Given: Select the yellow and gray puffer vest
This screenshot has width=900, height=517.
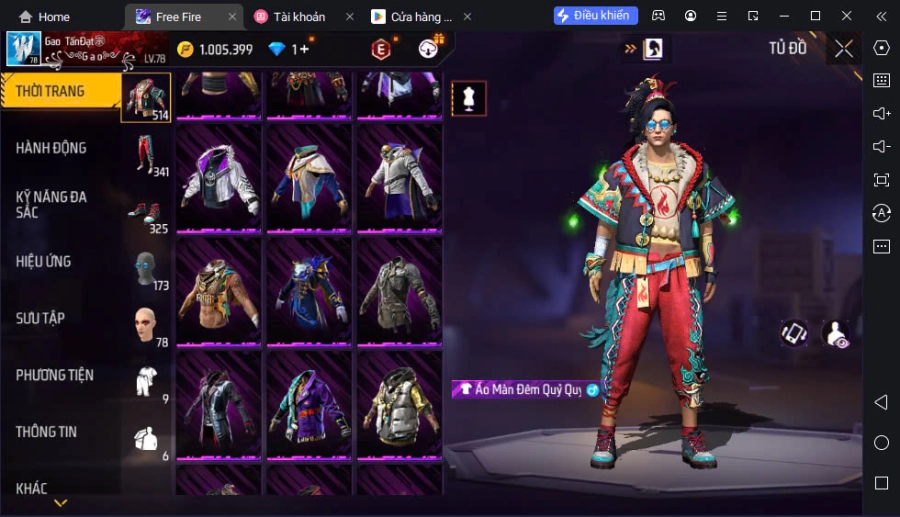Looking at the screenshot, I should tap(398, 405).
